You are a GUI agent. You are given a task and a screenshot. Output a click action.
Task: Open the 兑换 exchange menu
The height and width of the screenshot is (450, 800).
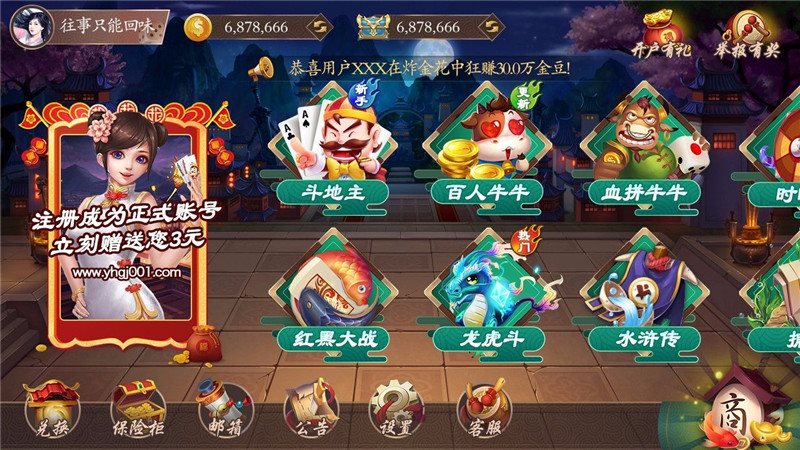pos(52,410)
